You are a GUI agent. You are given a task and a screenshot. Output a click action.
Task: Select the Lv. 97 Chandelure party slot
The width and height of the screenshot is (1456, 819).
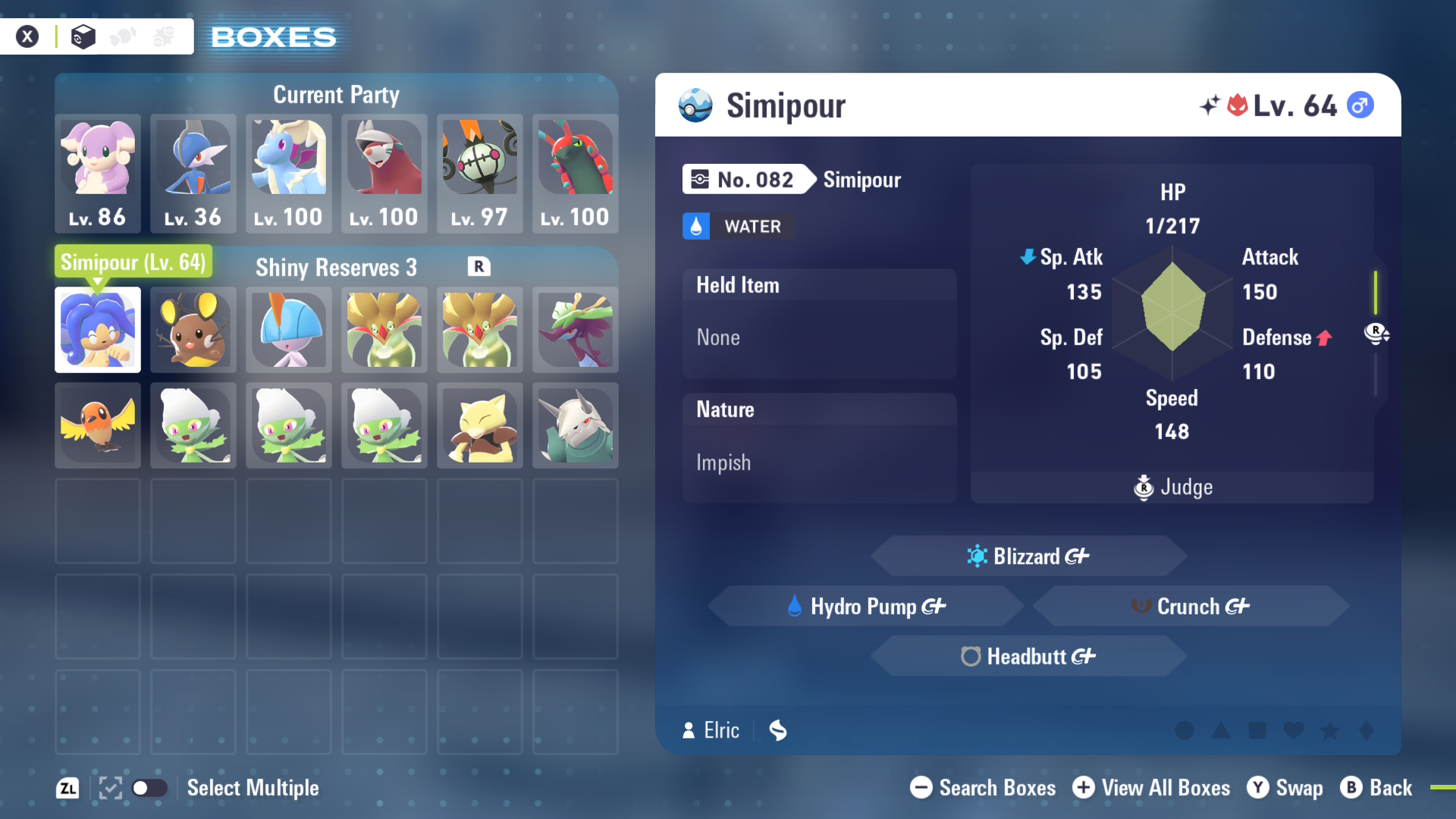pos(480,173)
